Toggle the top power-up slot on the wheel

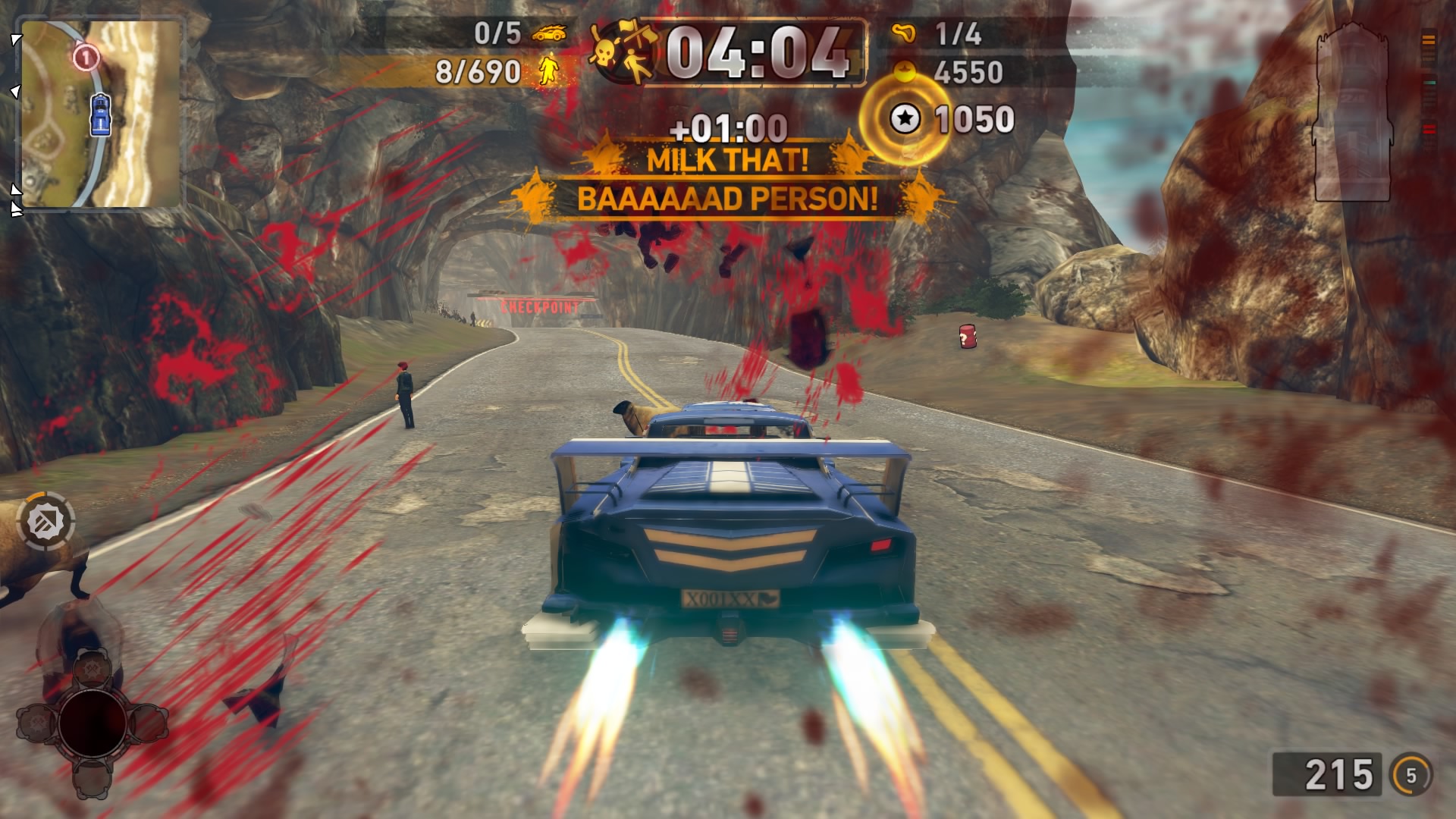pos(92,668)
